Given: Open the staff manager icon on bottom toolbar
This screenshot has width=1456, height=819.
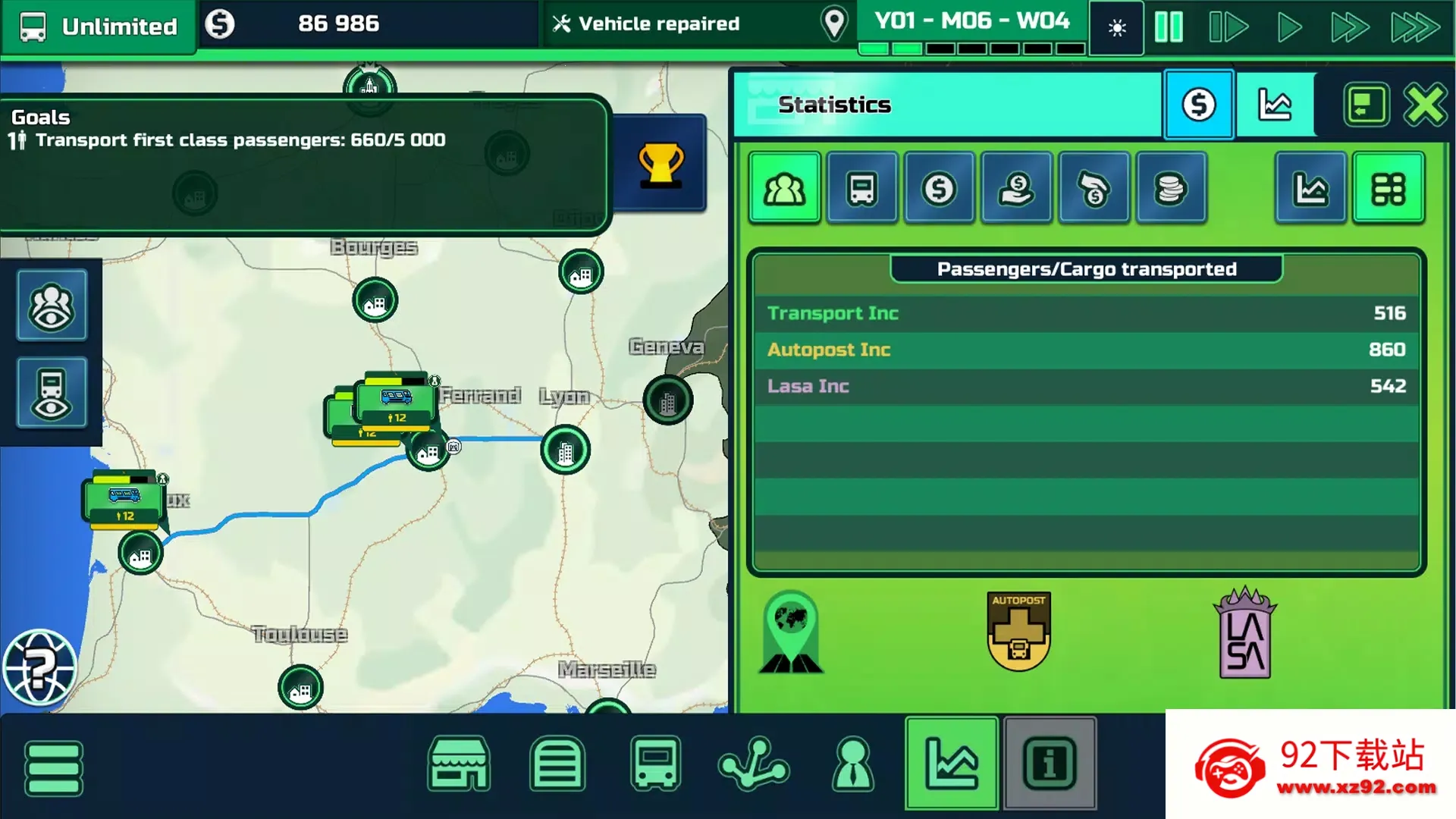Looking at the screenshot, I should (853, 766).
